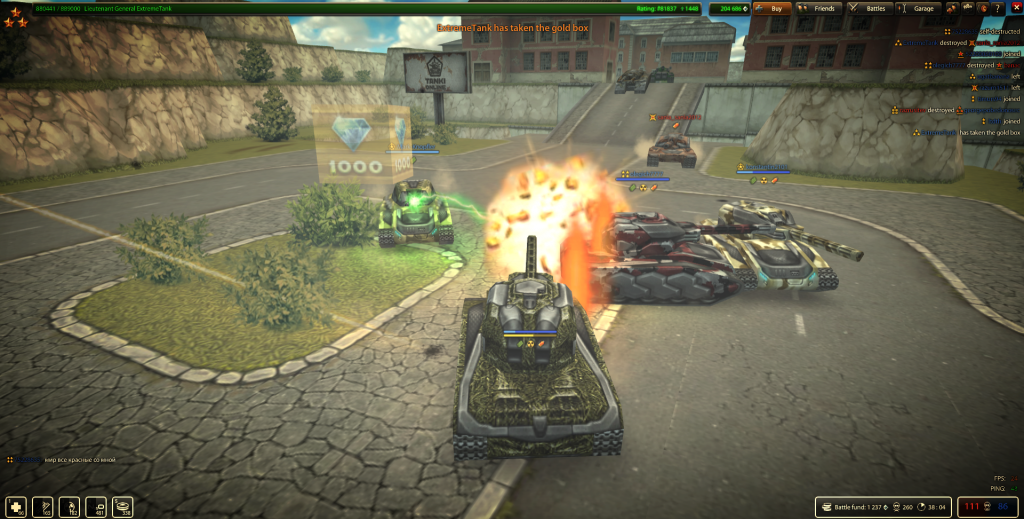Click the Buy crystals button
Screen dimensions: 1024x519
pyautogui.click(x=776, y=8)
